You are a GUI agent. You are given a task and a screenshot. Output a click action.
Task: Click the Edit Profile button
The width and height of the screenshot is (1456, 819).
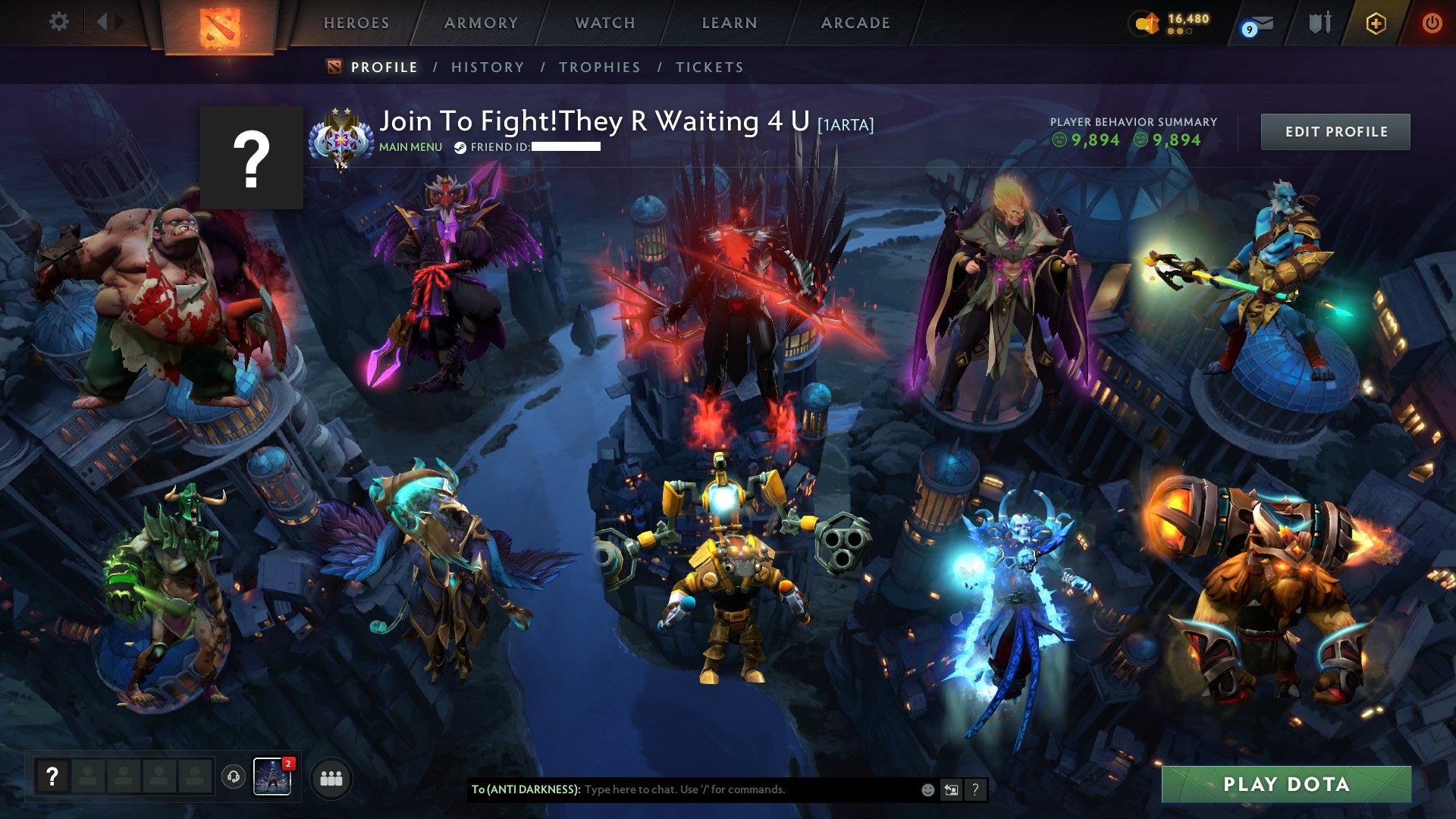click(1335, 130)
